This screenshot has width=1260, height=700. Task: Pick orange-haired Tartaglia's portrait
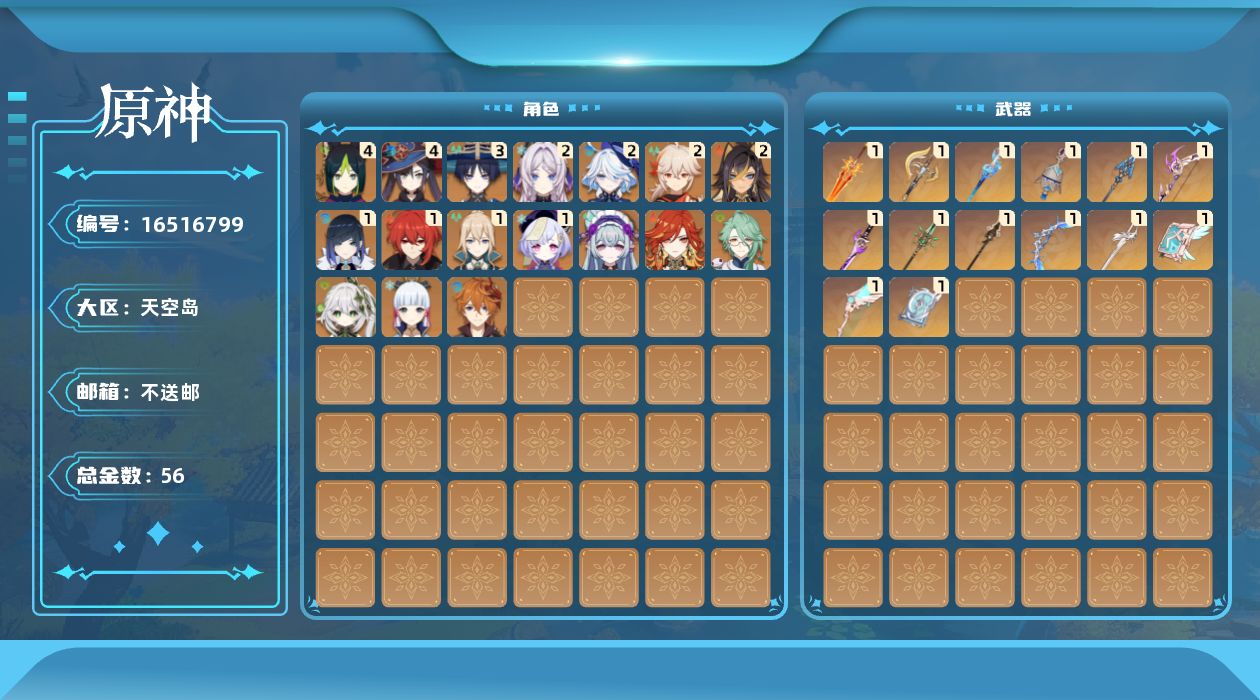pos(478,307)
